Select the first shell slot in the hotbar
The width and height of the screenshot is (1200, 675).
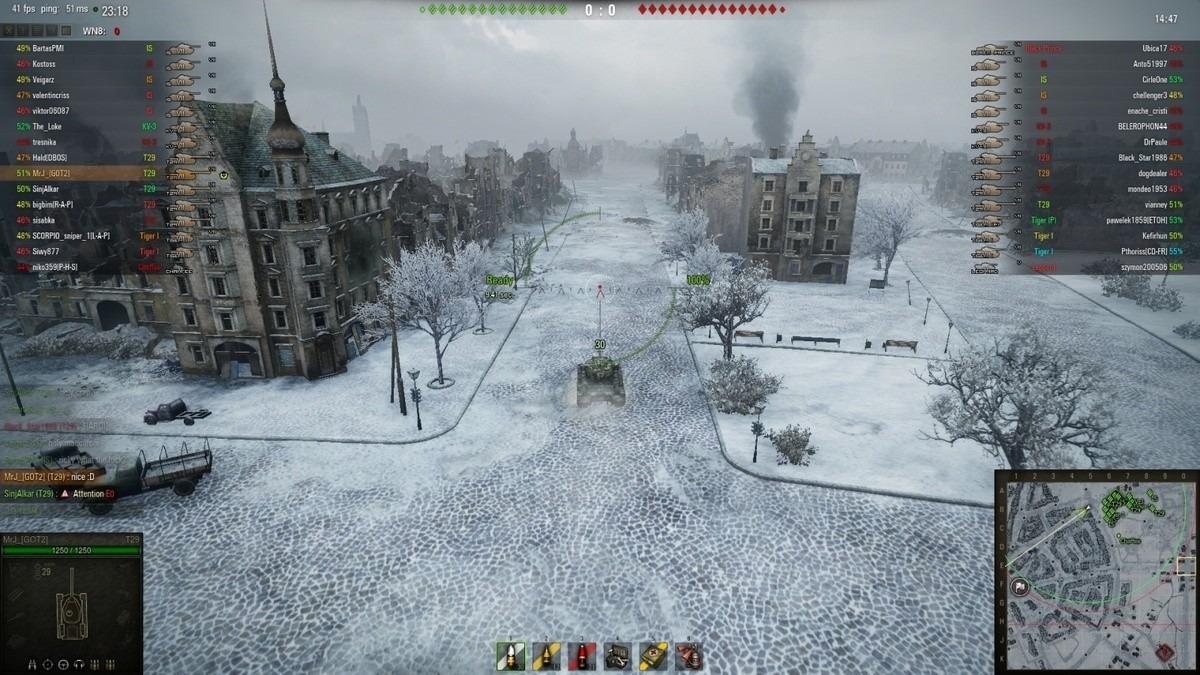point(511,656)
